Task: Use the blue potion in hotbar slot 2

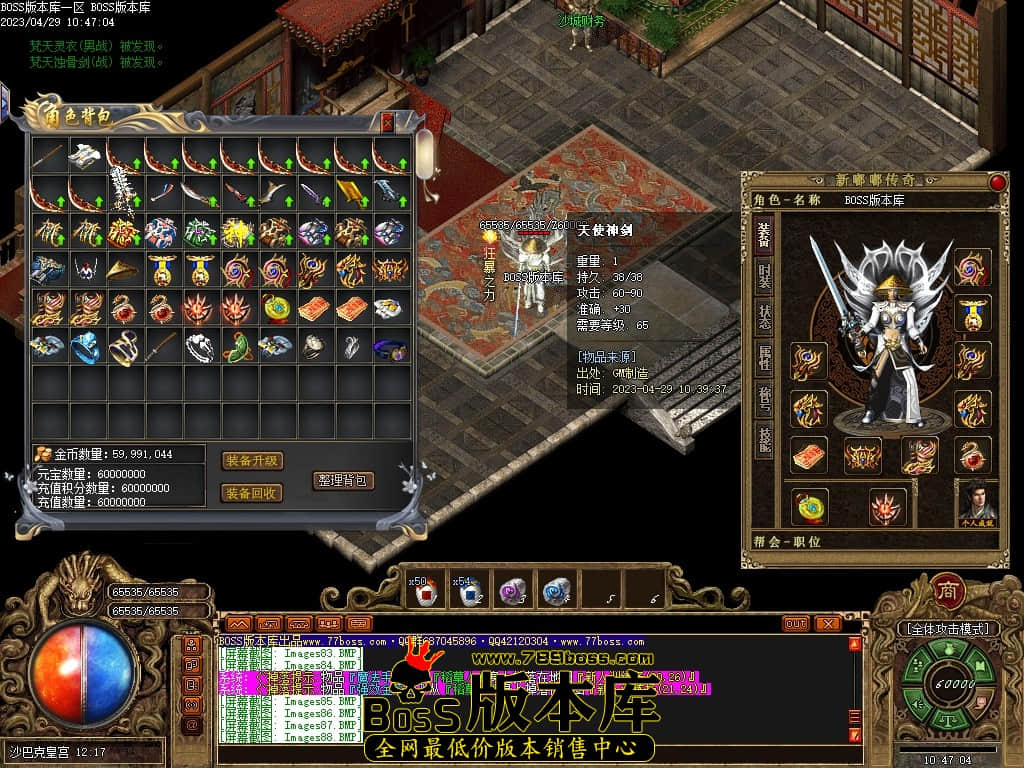Action: (x=468, y=592)
